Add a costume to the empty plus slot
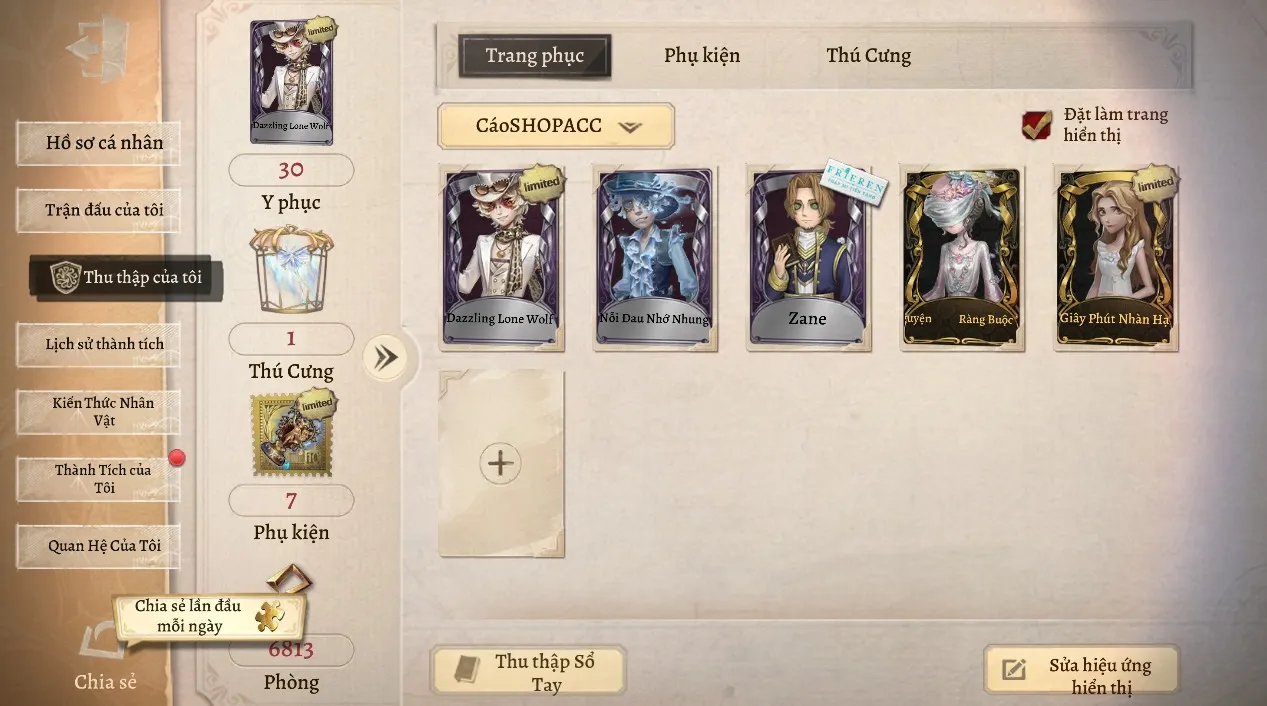 pos(500,463)
